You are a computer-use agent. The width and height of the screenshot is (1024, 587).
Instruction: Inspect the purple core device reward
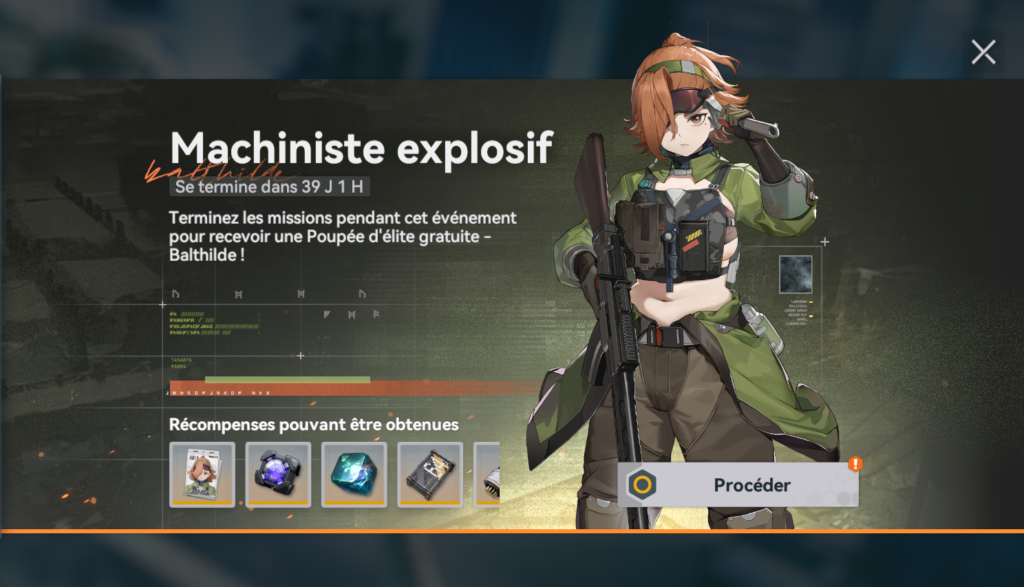pos(278,474)
